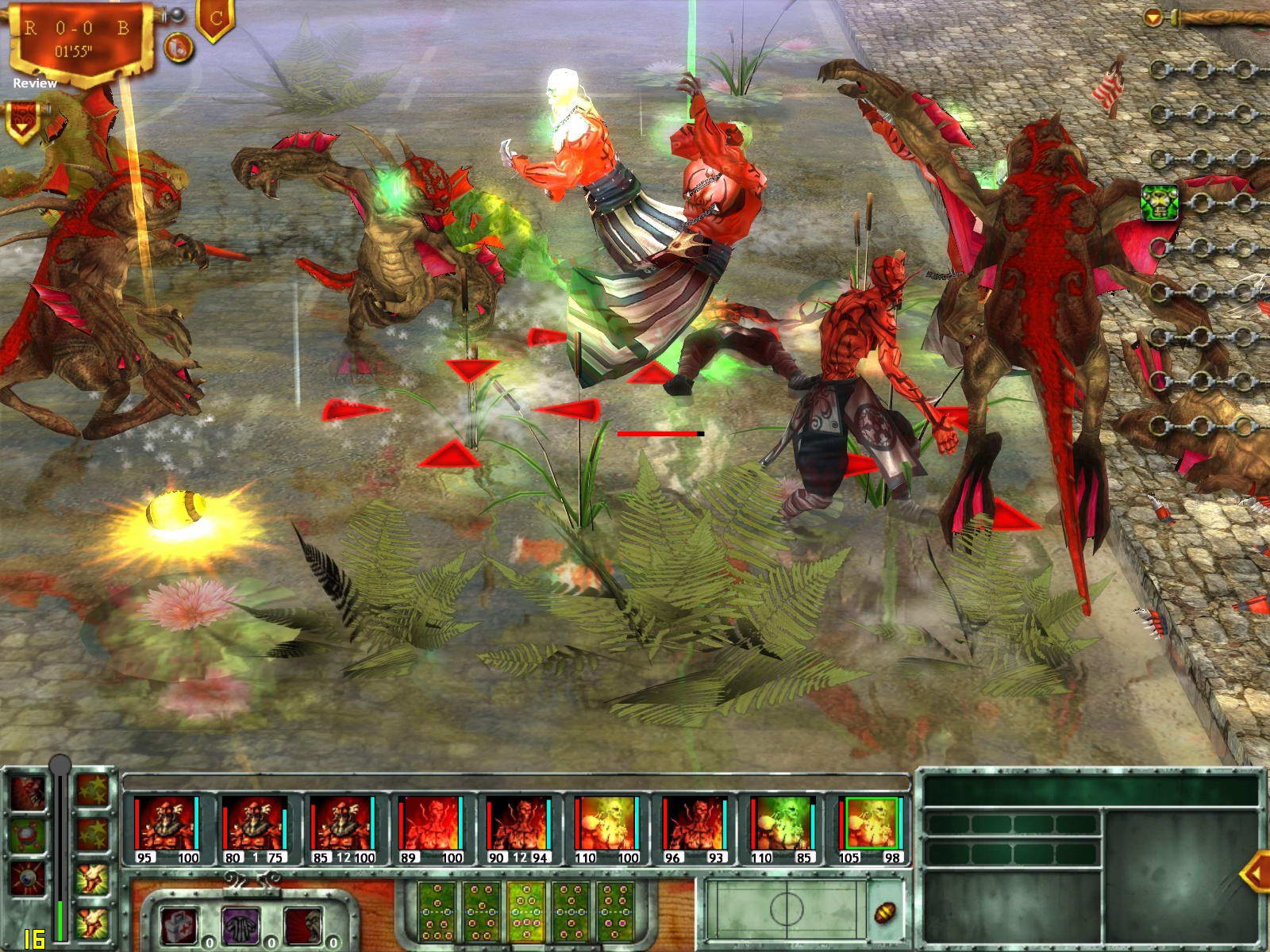The image size is (1270, 952).
Task: Click the round icon beside the score banner
Action: [x=179, y=48]
